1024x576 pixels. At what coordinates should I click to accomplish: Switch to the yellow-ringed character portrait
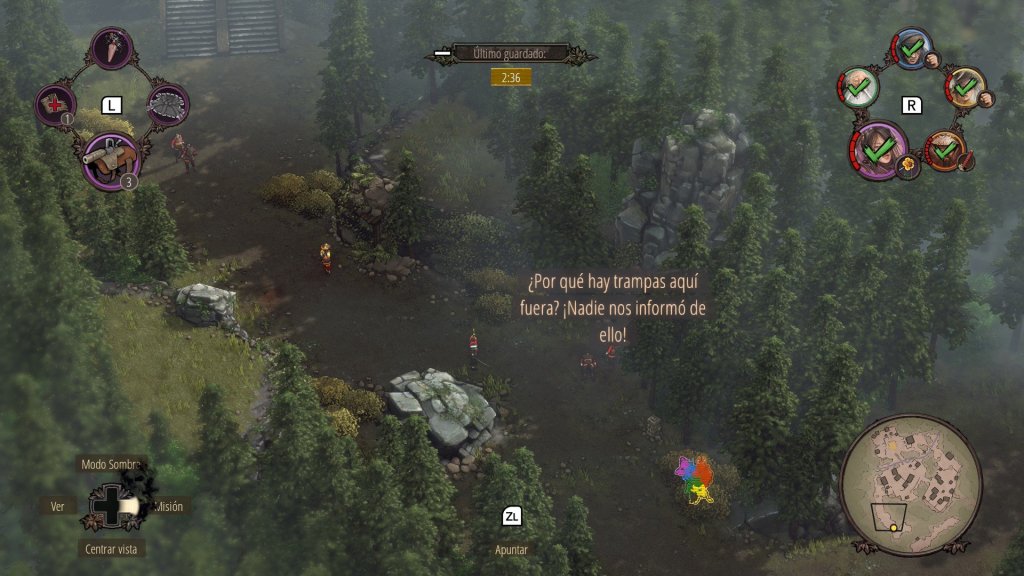(964, 87)
